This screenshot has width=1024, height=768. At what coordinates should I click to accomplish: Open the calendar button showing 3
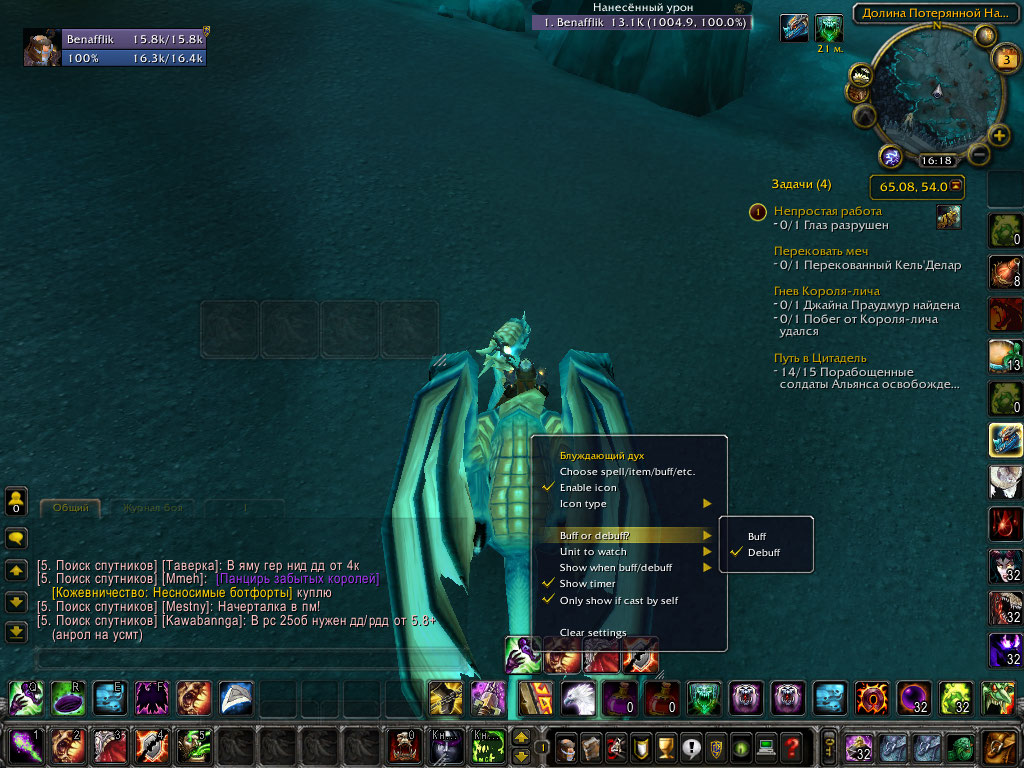(1006, 58)
